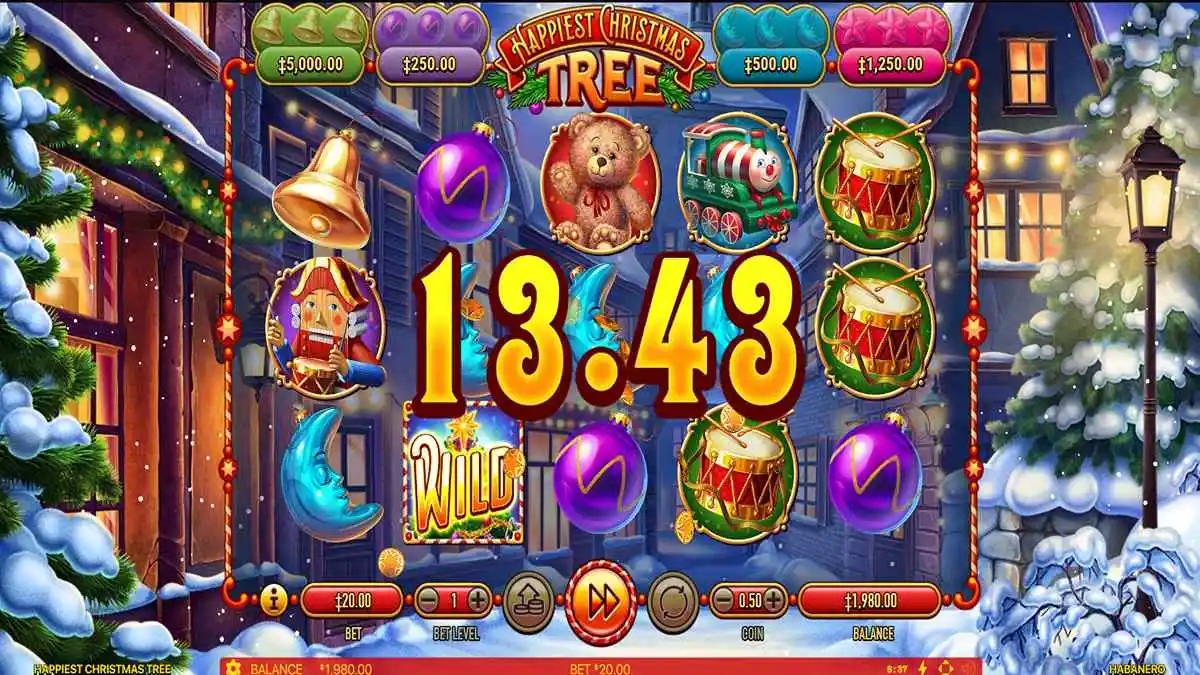The height and width of the screenshot is (675, 1200).
Task: Raise the coin value
Action: (774, 601)
